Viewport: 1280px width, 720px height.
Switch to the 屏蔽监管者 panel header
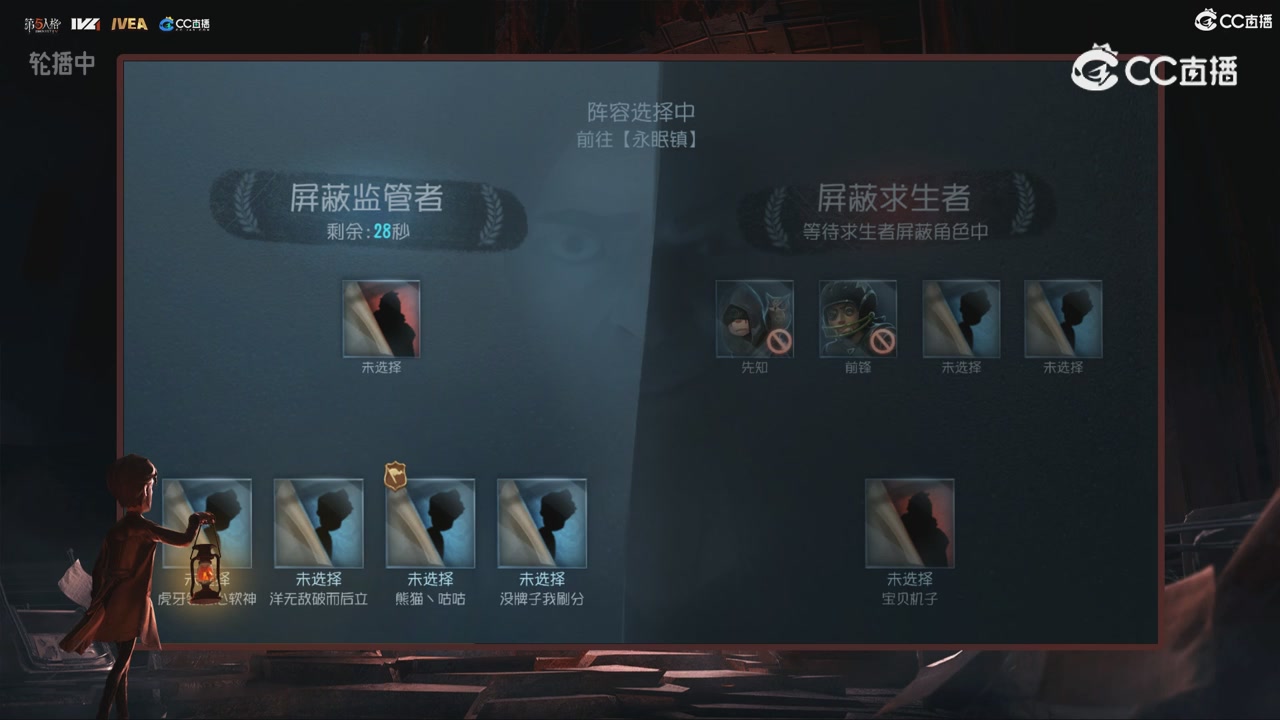(365, 198)
